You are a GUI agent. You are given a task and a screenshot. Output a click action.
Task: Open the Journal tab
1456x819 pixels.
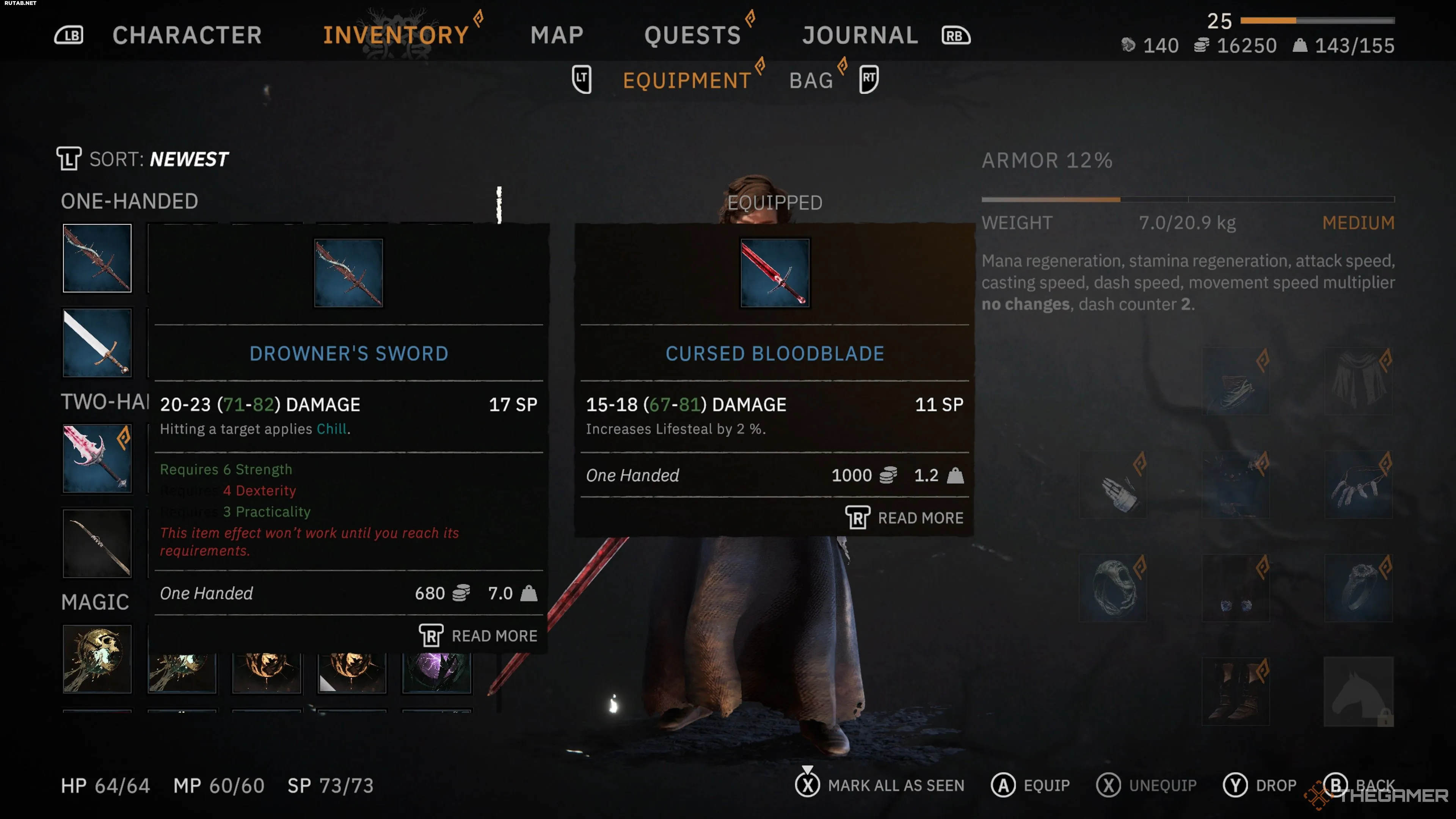(860, 35)
